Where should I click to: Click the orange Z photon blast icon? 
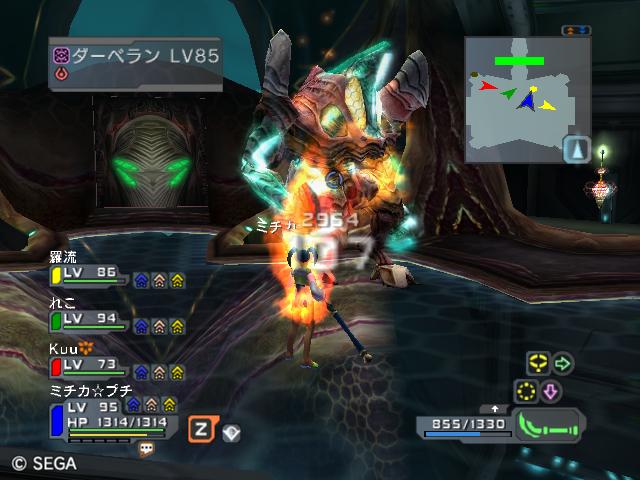coord(198,426)
